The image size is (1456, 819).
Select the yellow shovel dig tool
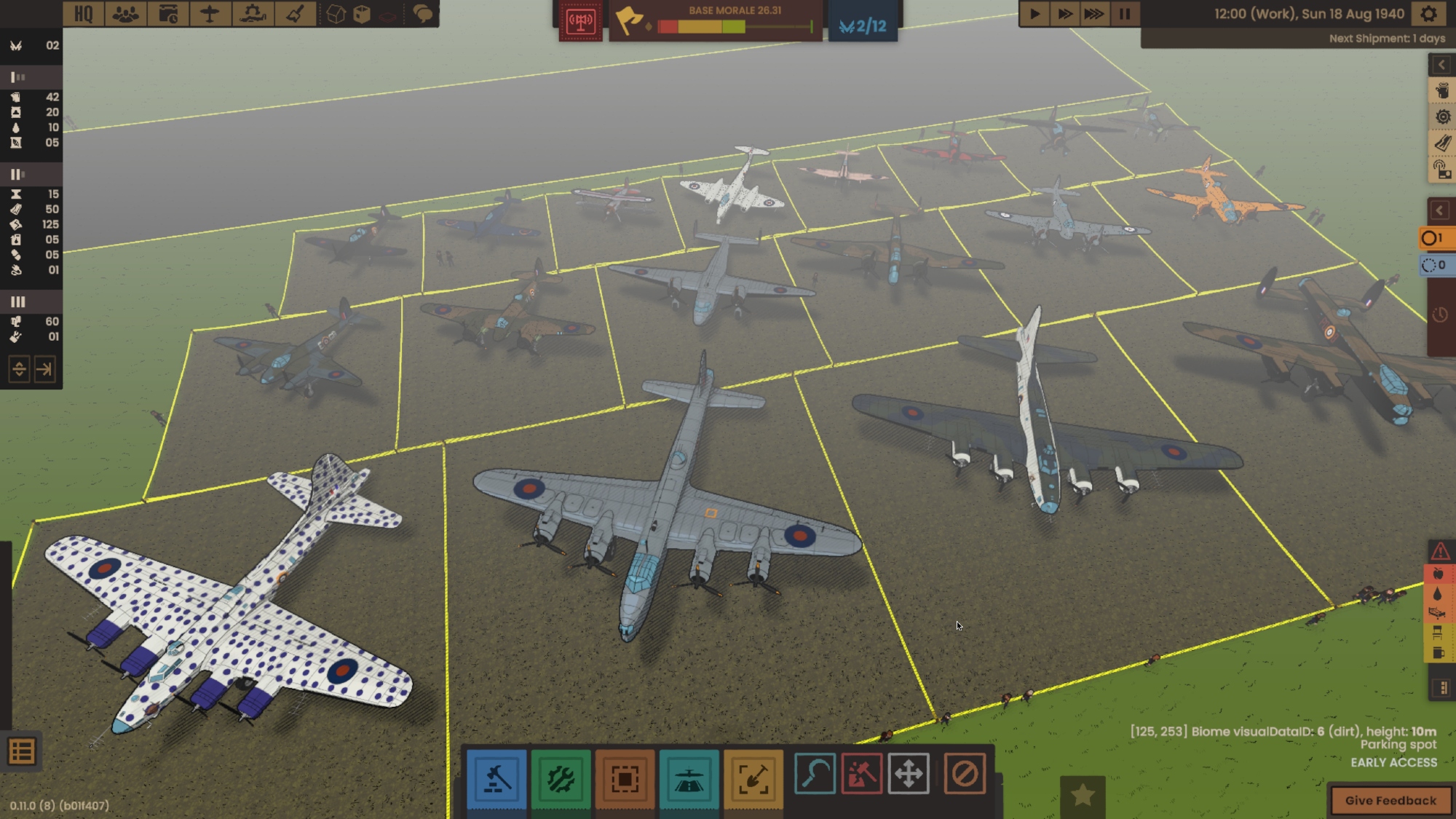(x=753, y=778)
